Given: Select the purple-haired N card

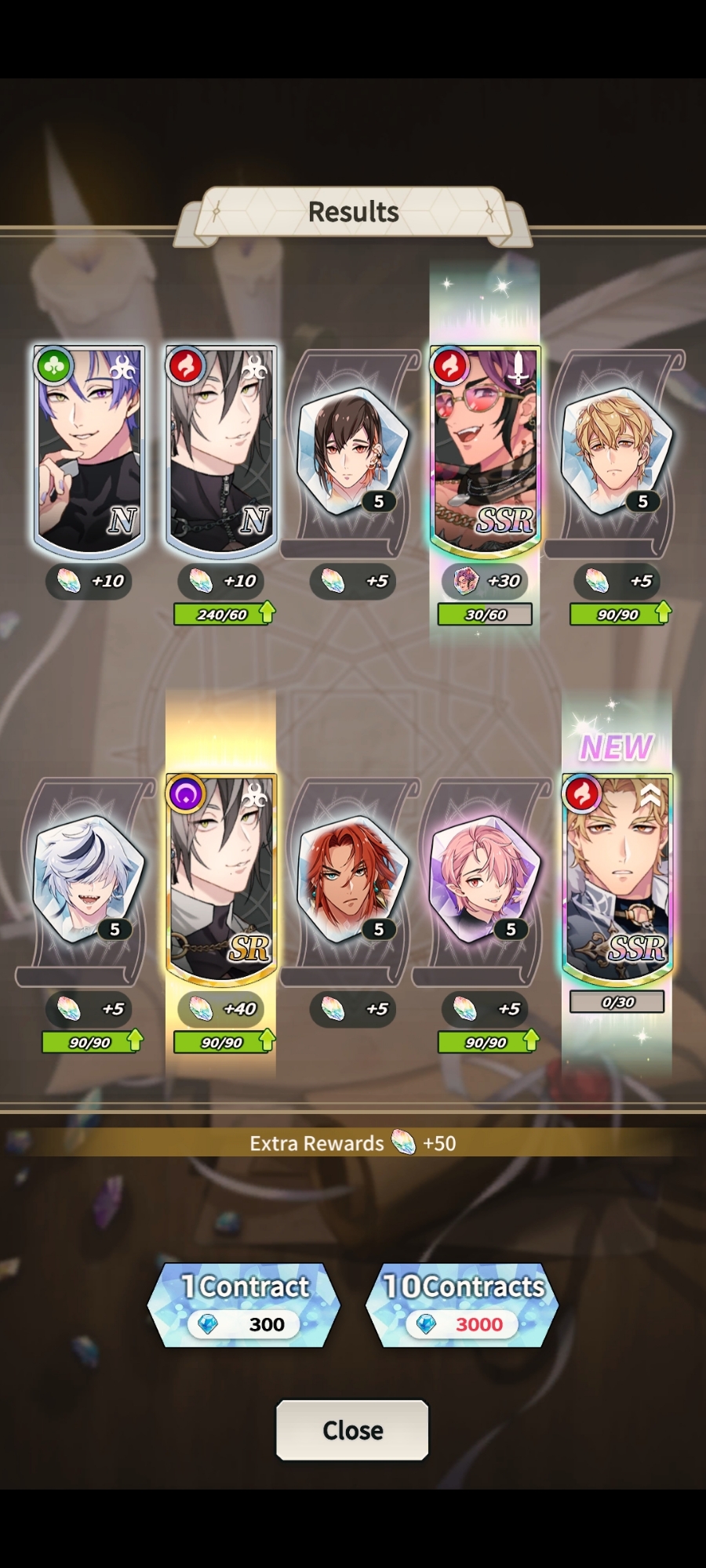Looking at the screenshot, I should (x=89, y=449).
